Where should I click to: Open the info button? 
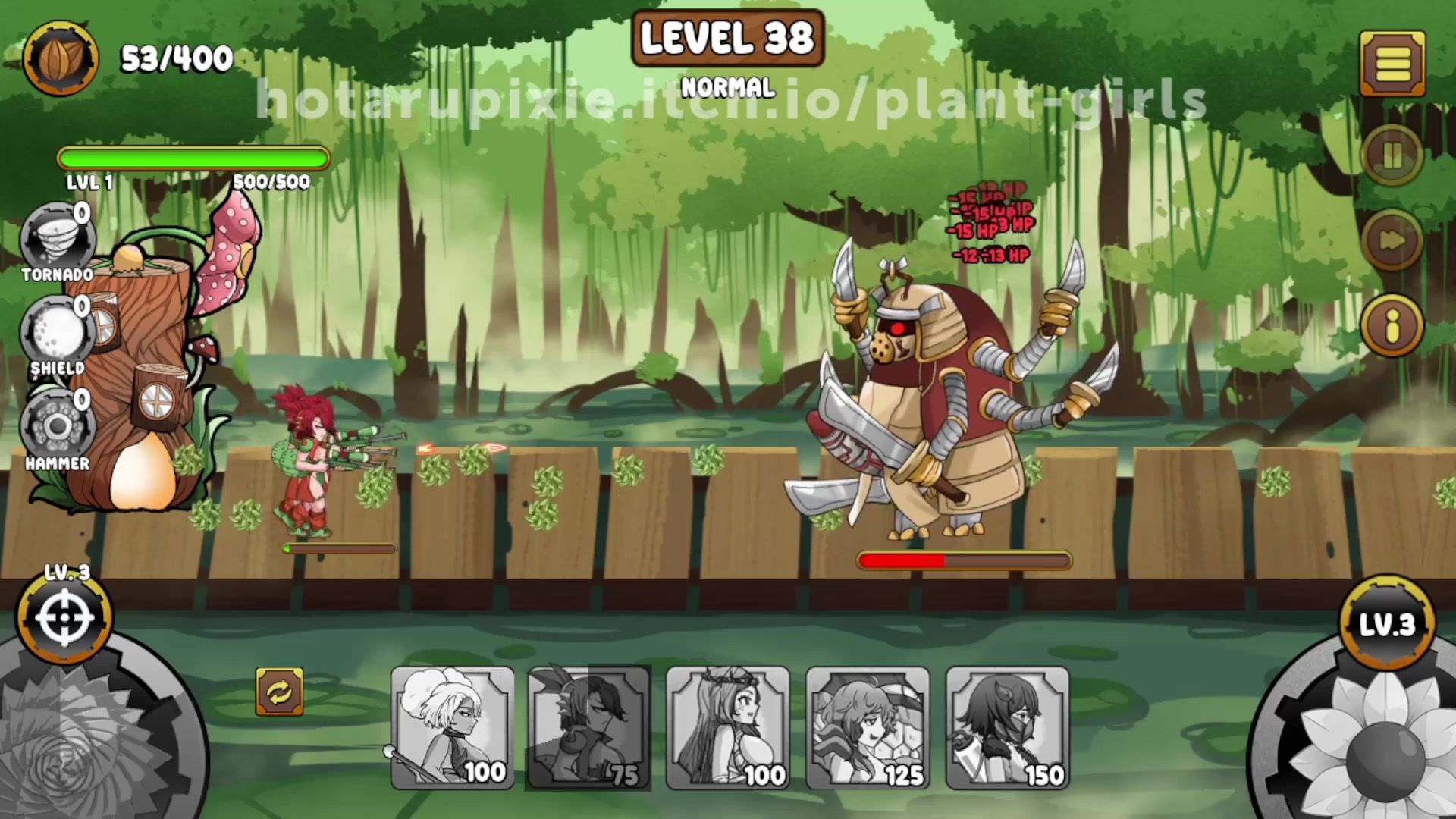point(1392,326)
